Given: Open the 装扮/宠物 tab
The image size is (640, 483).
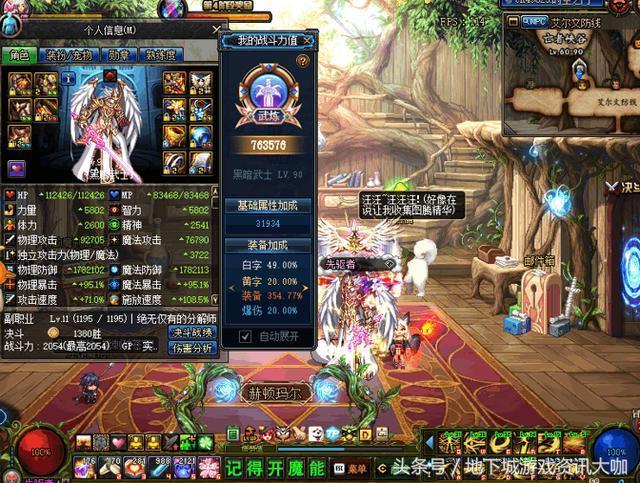Looking at the screenshot, I should [68, 56].
